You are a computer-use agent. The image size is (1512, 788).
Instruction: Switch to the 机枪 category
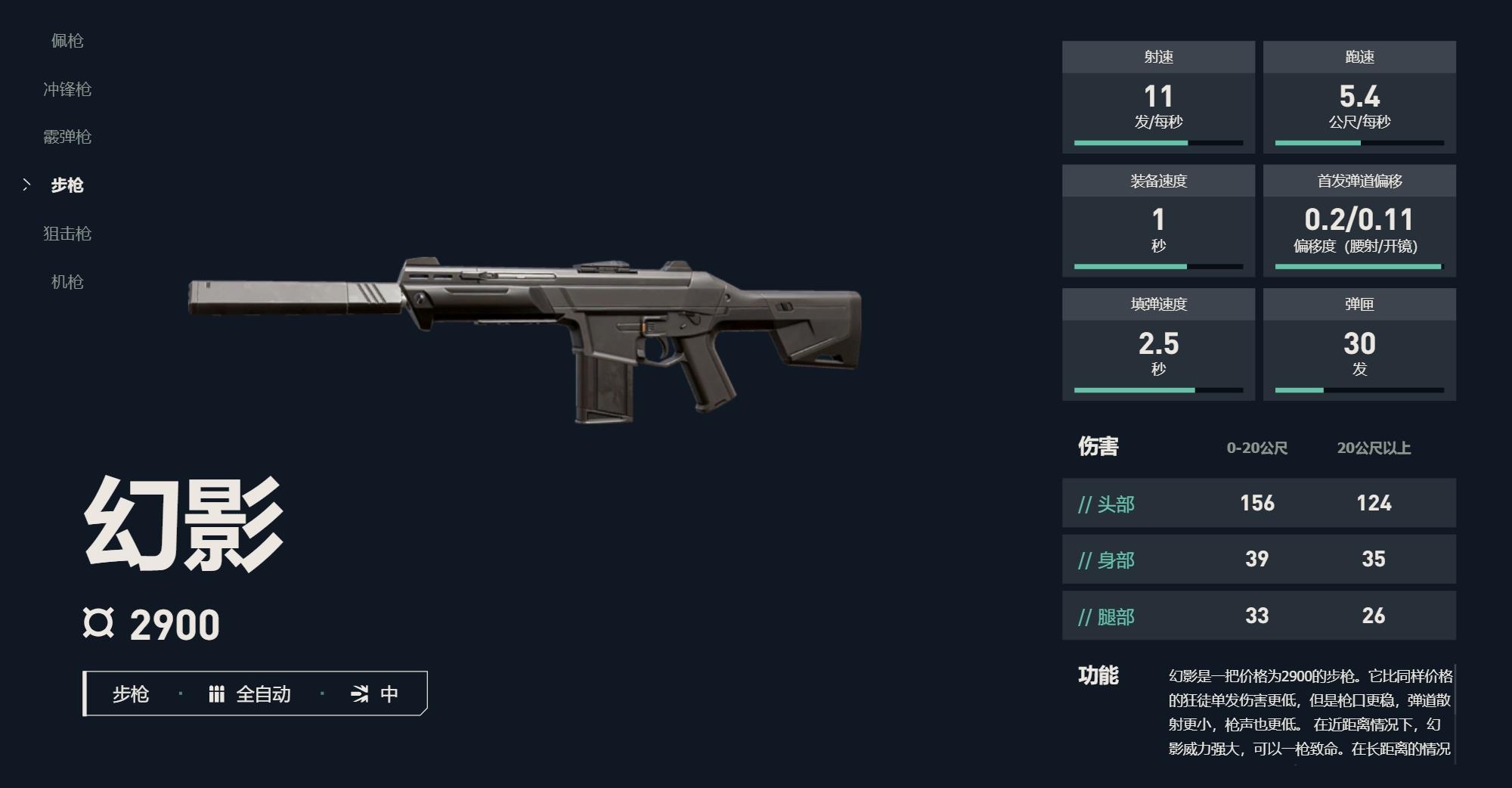click(x=67, y=282)
